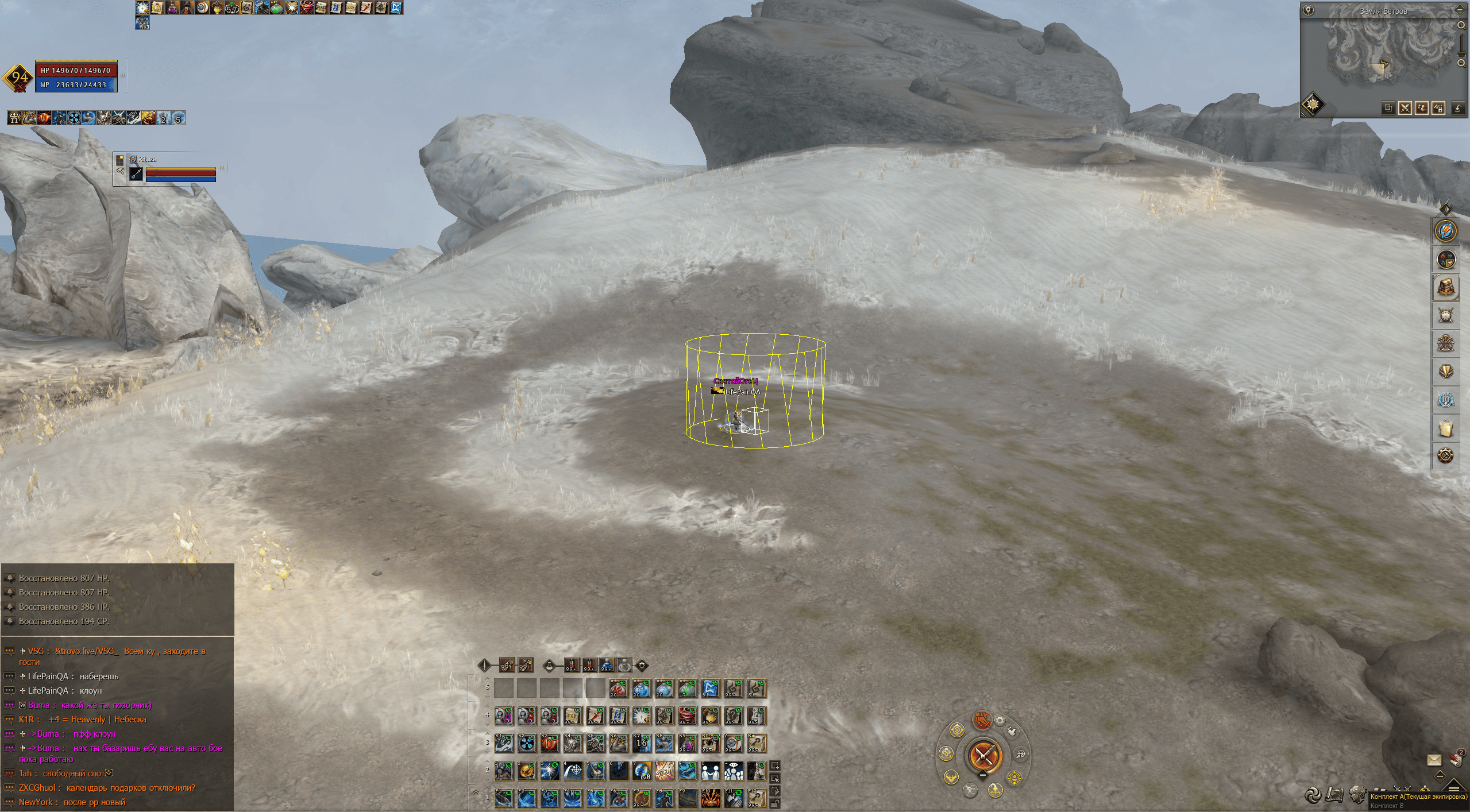Select the crosshair arrow skill in slot 4
The image size is (1470, 812).
click(x=573, y=771)
